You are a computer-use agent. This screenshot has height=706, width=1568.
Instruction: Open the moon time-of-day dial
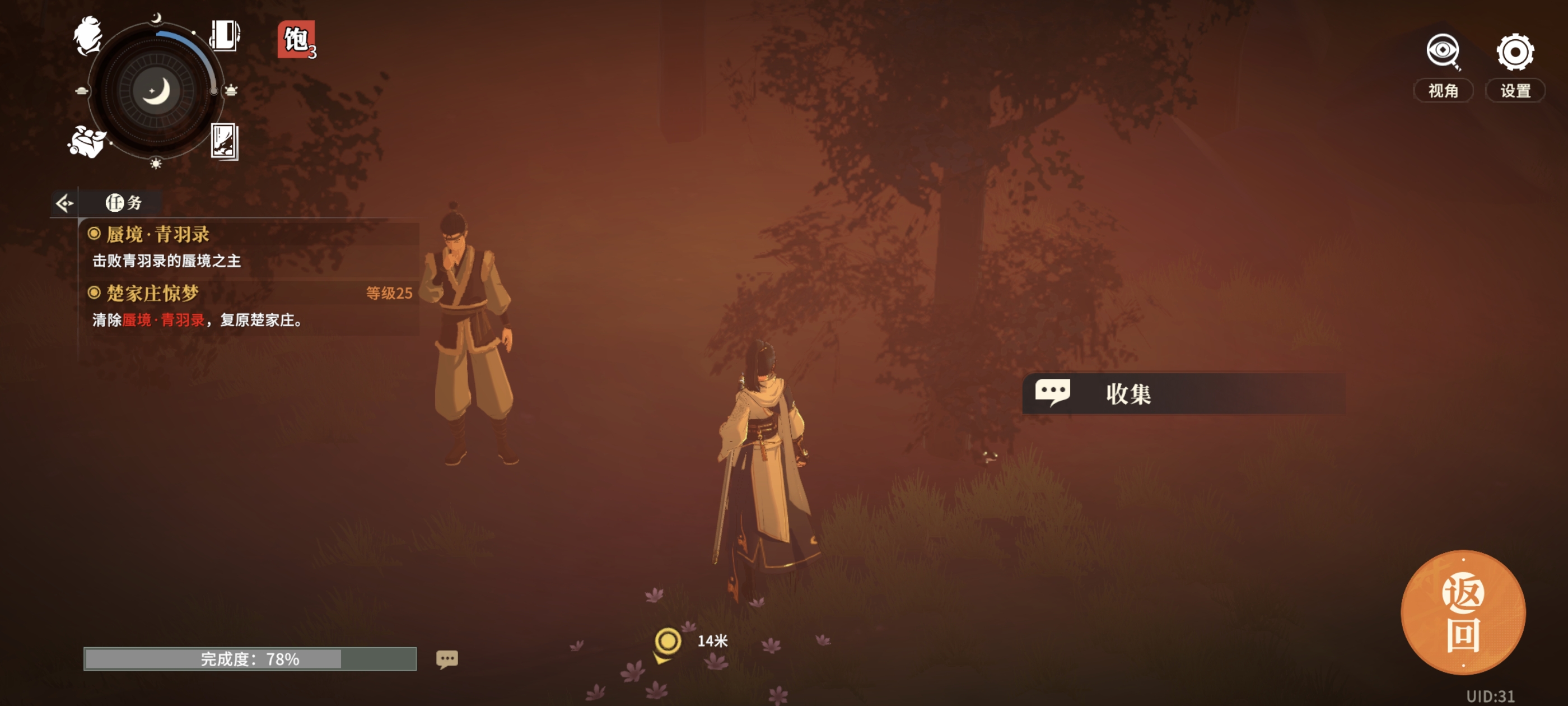tap(156, 91)
